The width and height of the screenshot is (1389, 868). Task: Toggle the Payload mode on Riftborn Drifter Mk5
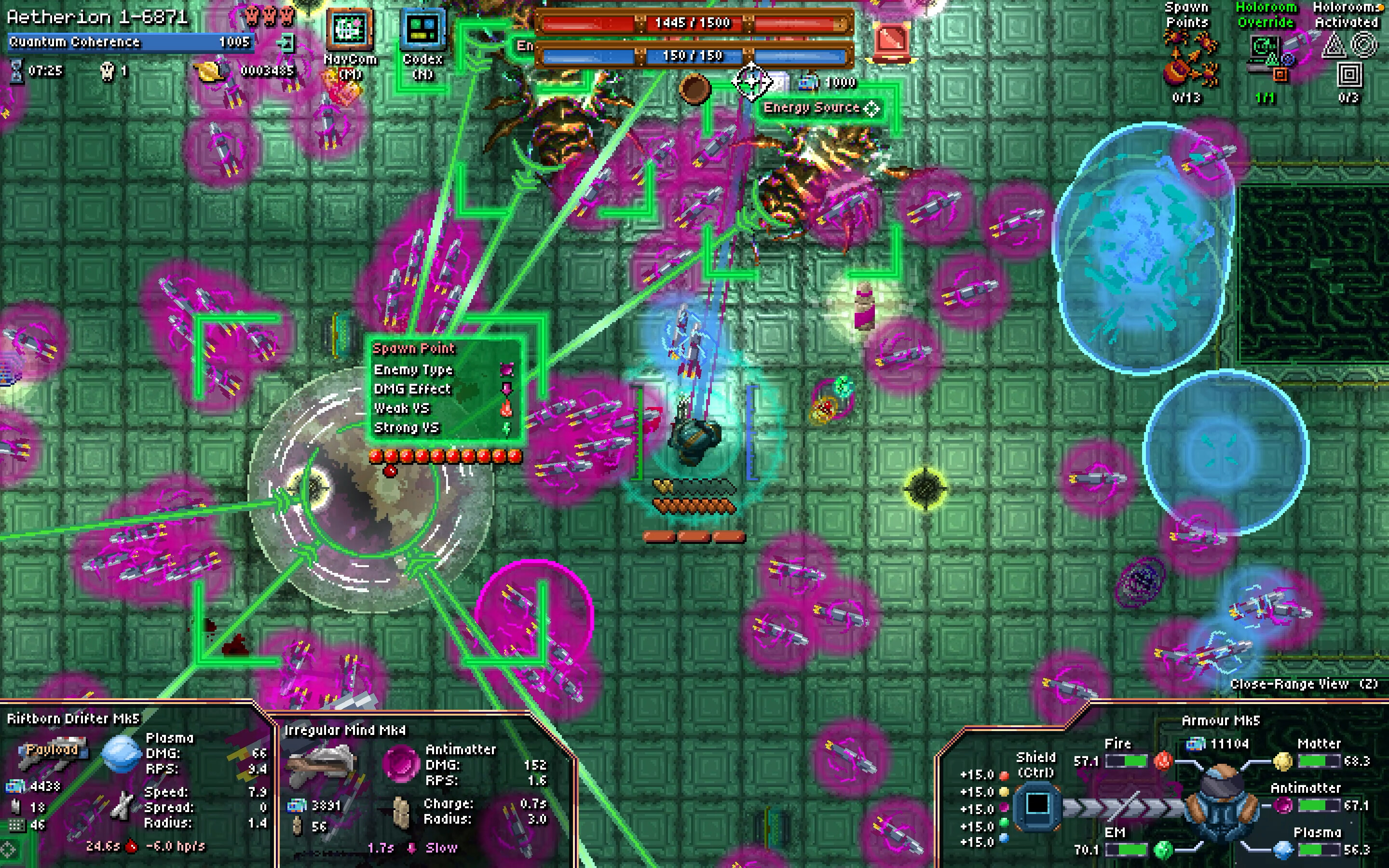coord(53,749)
